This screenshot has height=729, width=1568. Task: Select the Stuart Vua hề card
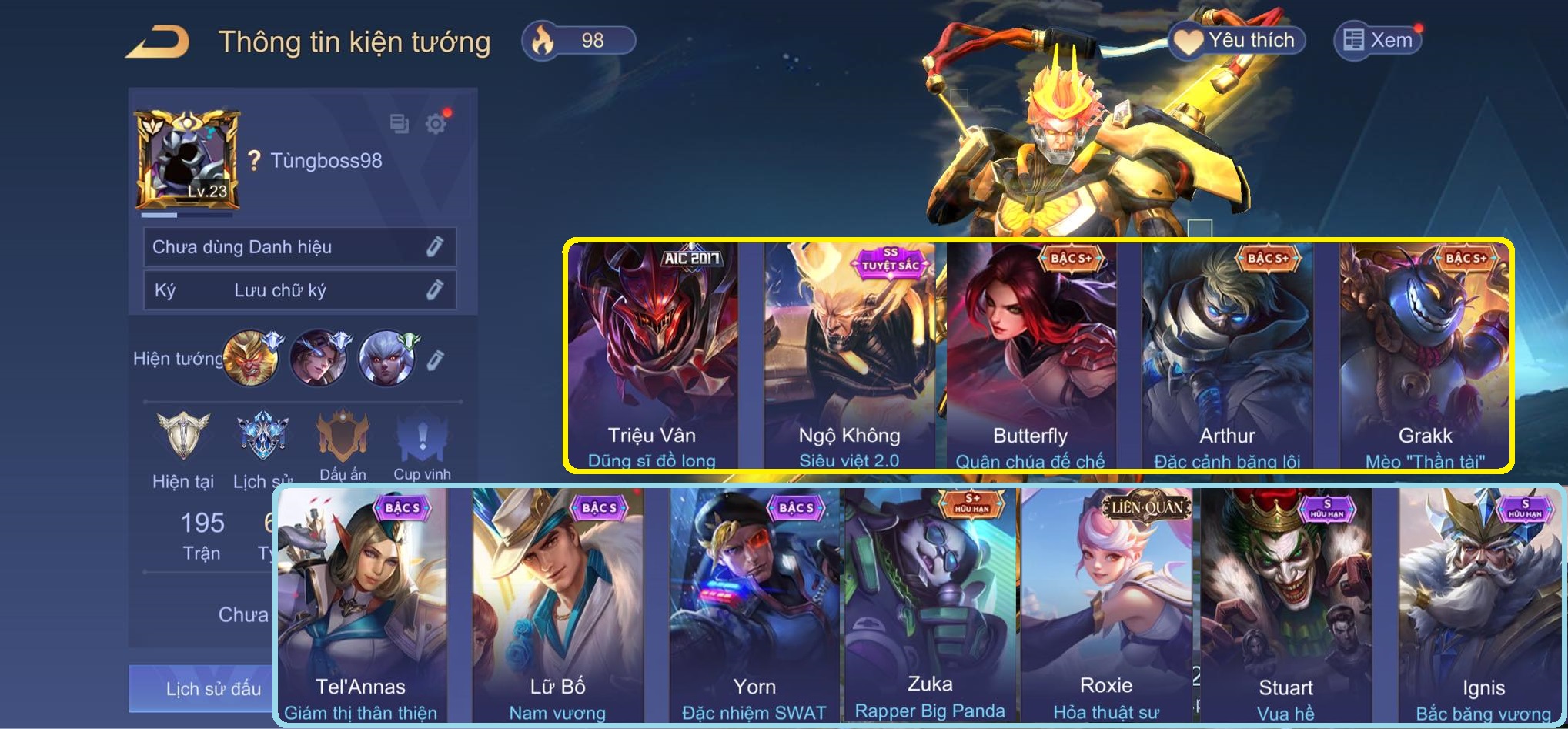click(x=1285, y=604)
